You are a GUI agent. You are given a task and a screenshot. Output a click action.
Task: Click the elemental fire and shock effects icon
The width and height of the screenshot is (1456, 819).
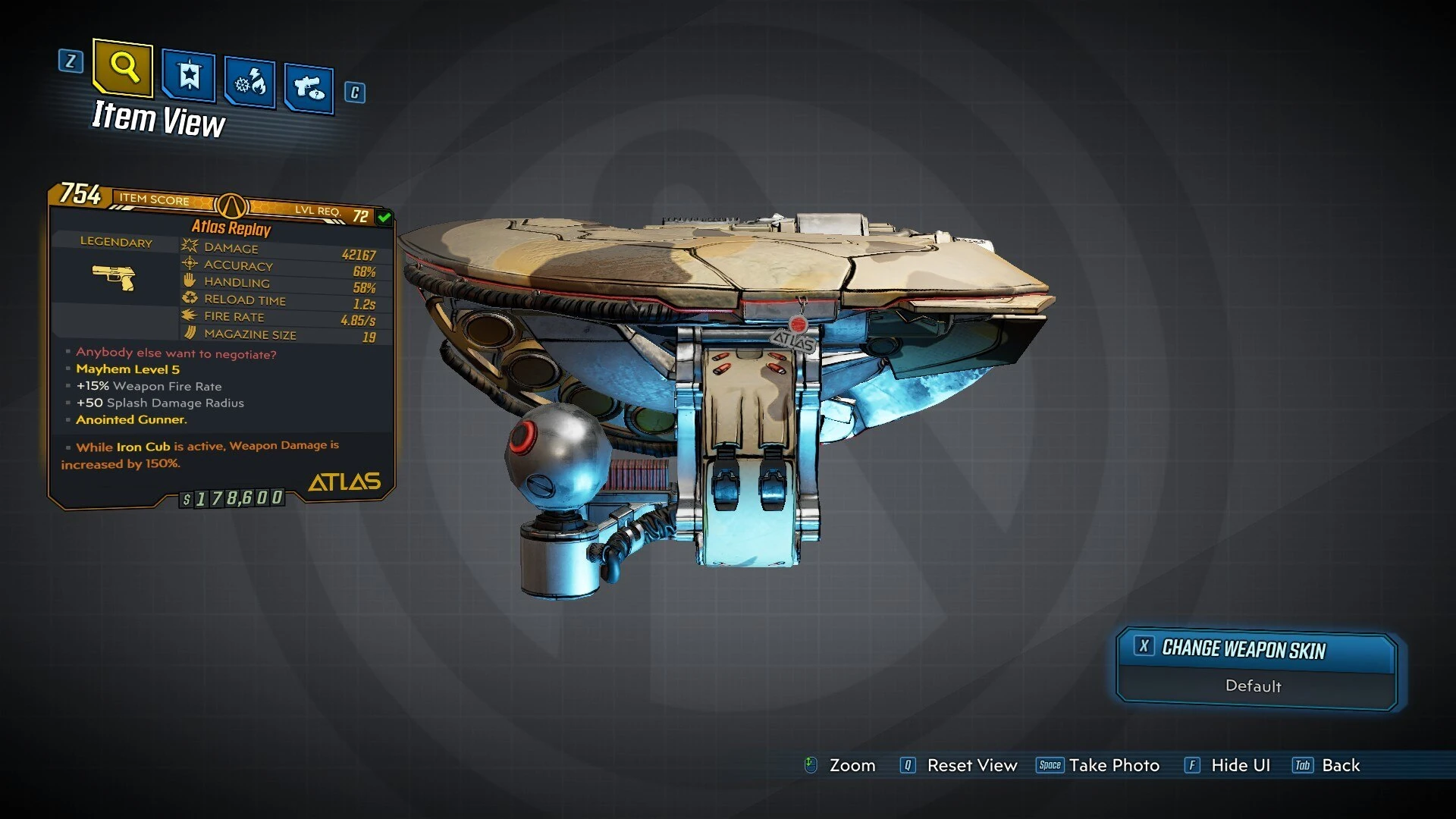click(248, 81)
